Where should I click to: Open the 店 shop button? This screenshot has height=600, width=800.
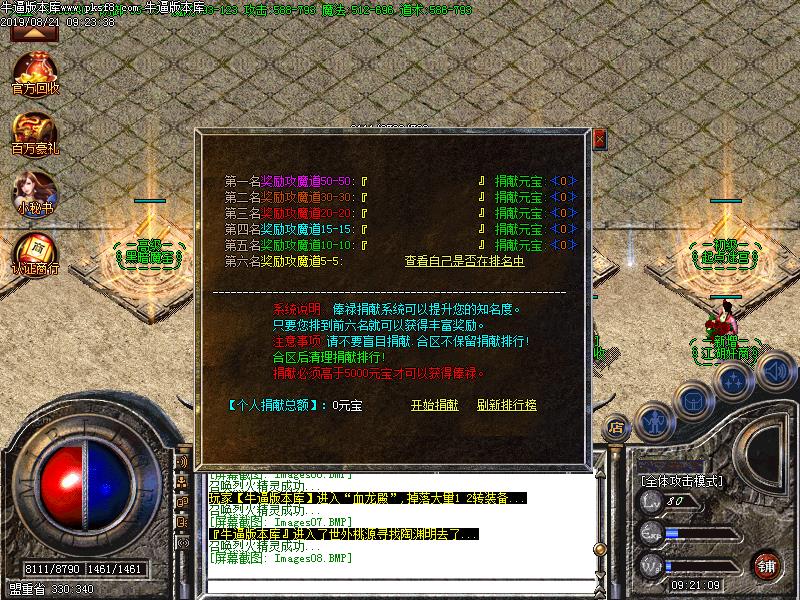pos(618,428)
